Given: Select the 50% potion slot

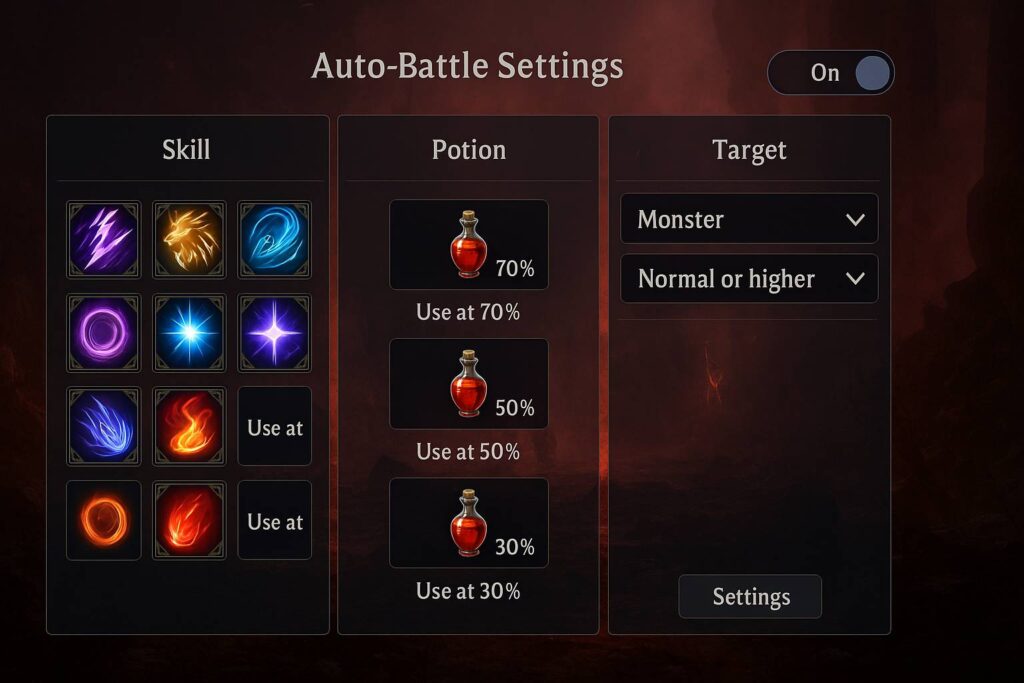Looking at the screenshot, I should pyautogui.click(x=468, y=384).
